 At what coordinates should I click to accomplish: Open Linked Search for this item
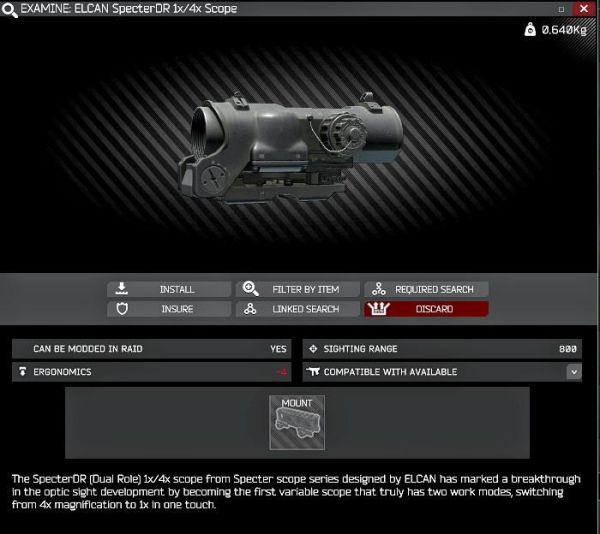pos(297,309)
